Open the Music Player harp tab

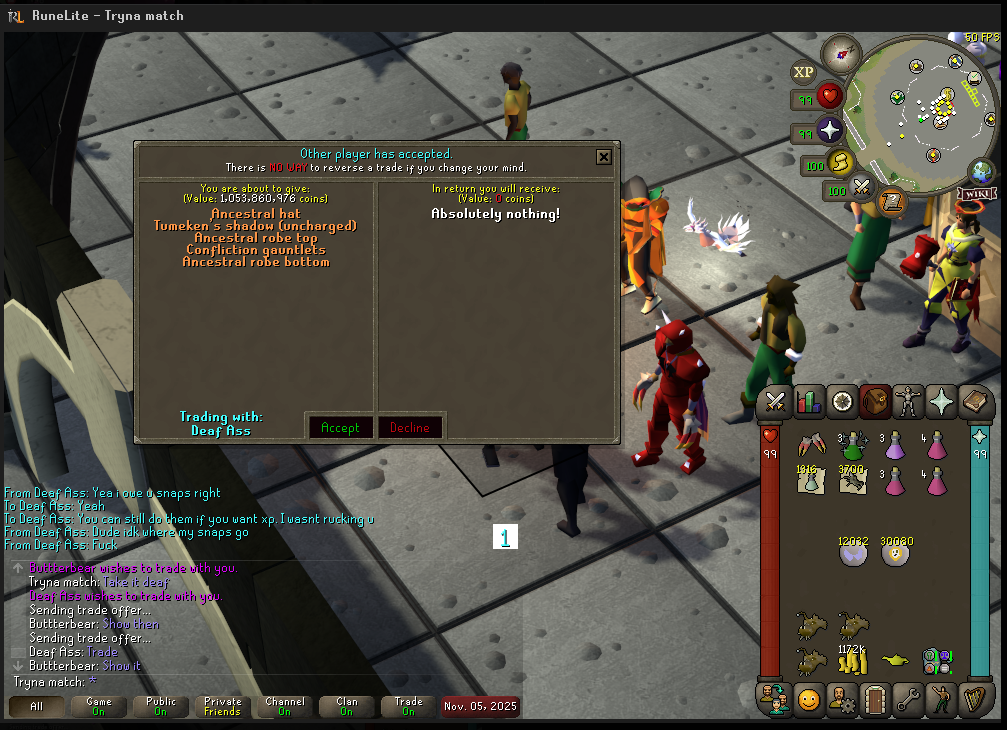(x=973, y=699)
